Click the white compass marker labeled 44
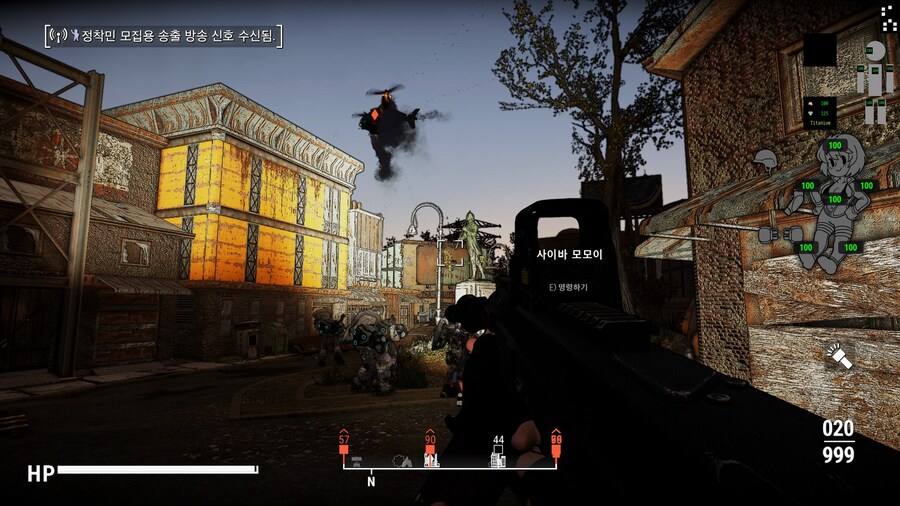 pyautogui.click(x=498, y=452)
